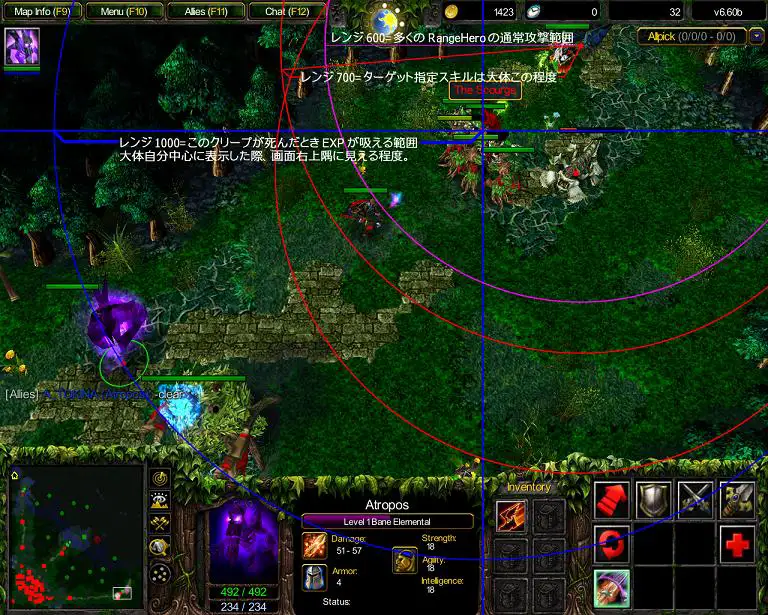768x615 pixels.
Task: Toggle the formation movement button
Action: click(160, 573)
